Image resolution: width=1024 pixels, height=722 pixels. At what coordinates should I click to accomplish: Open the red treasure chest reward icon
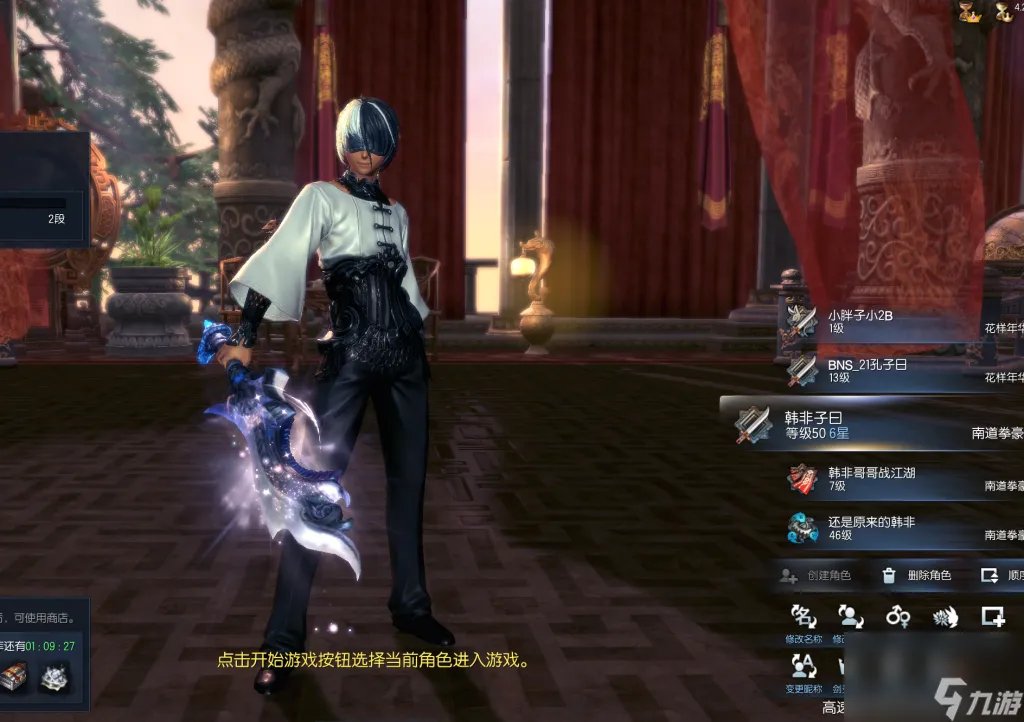click(14, 678)
